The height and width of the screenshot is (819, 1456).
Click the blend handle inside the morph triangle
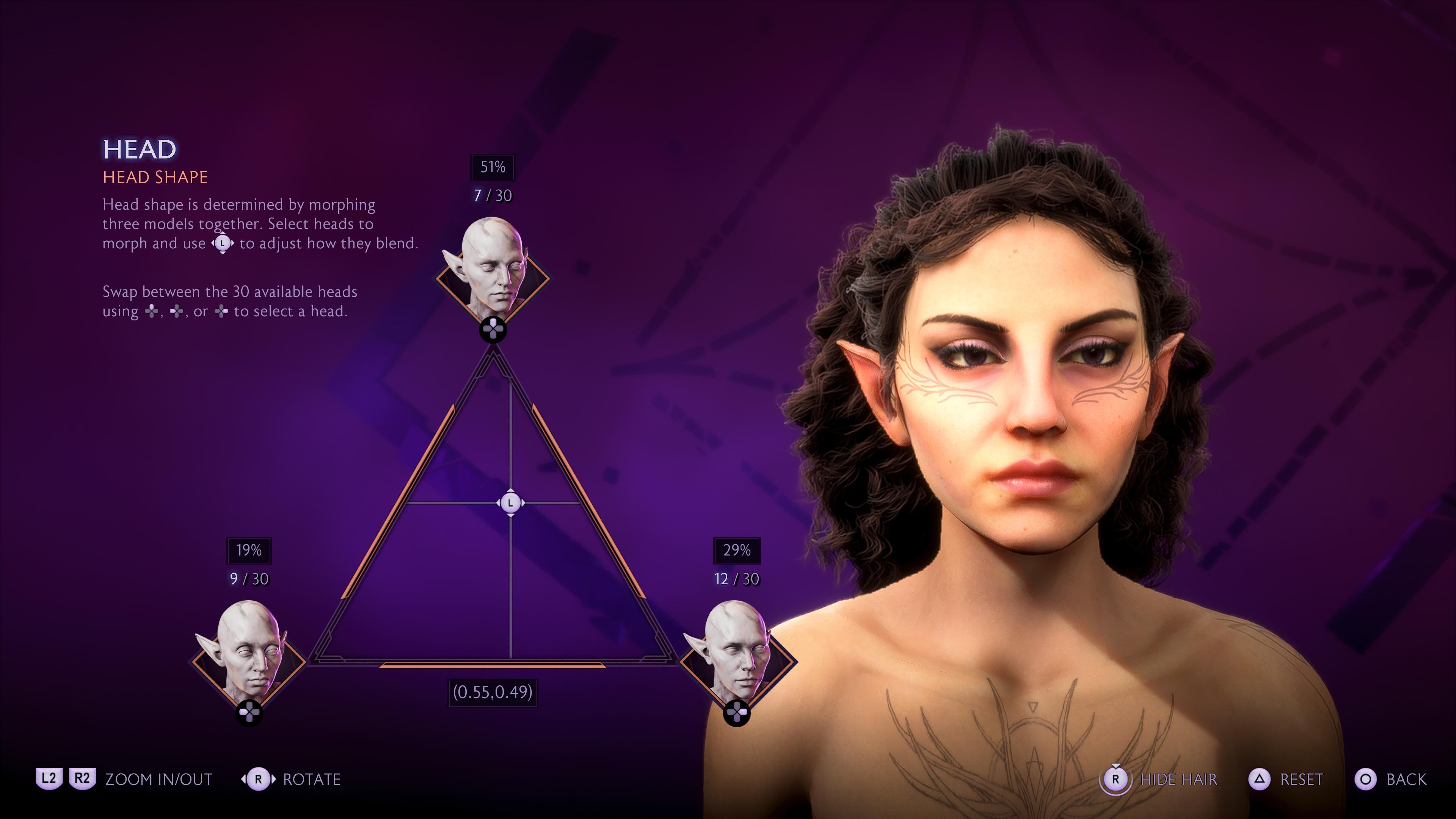510,502
